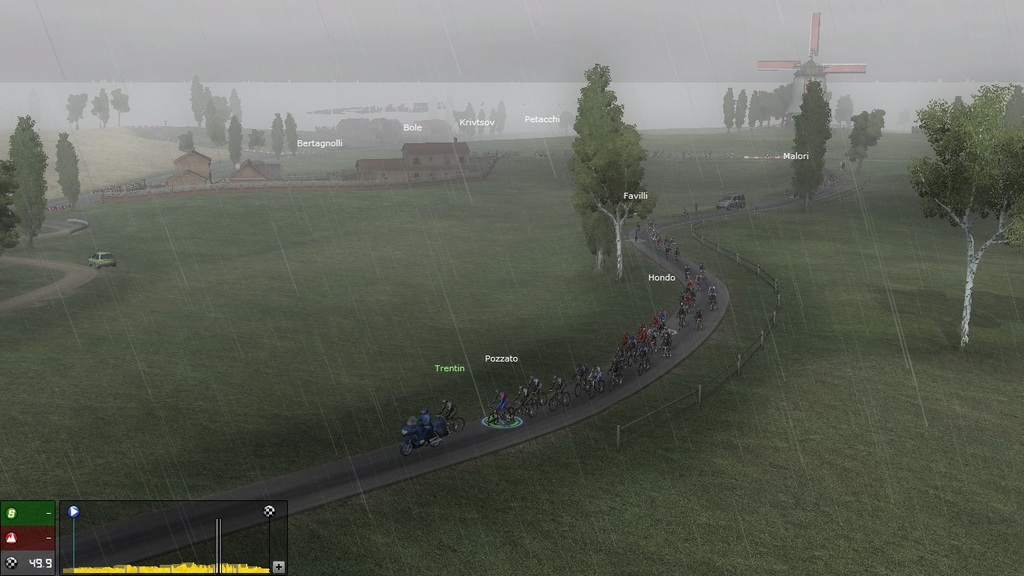Select rider Petacchi by his name label
This screenshot has width=1024, height=576.
click(x=542, y=120)
